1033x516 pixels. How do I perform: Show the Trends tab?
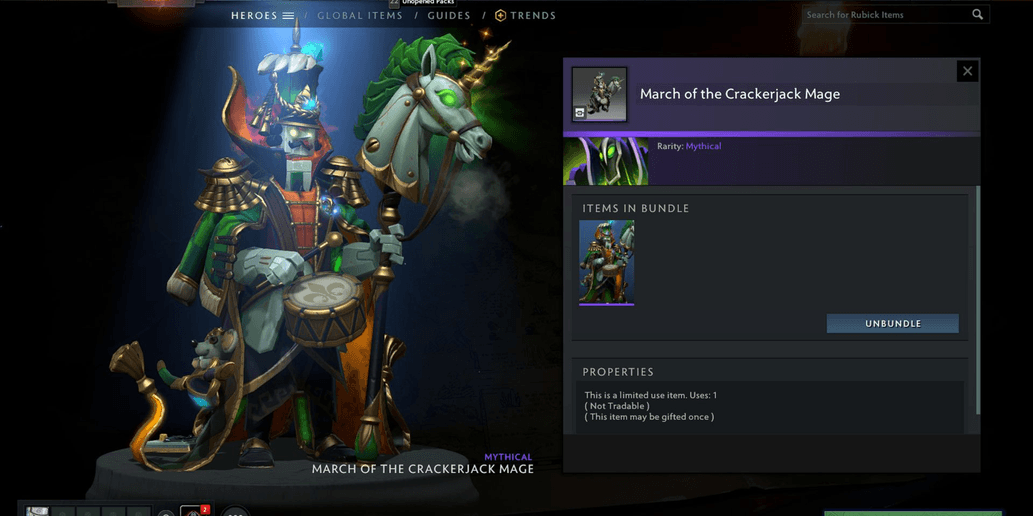coord(526,16)
